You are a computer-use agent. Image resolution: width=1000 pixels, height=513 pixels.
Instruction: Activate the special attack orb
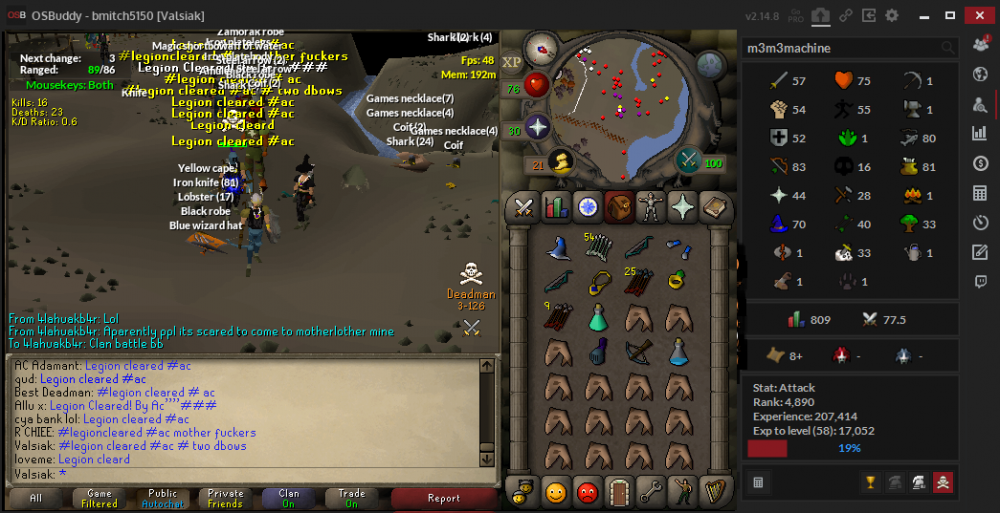(690, 160)
